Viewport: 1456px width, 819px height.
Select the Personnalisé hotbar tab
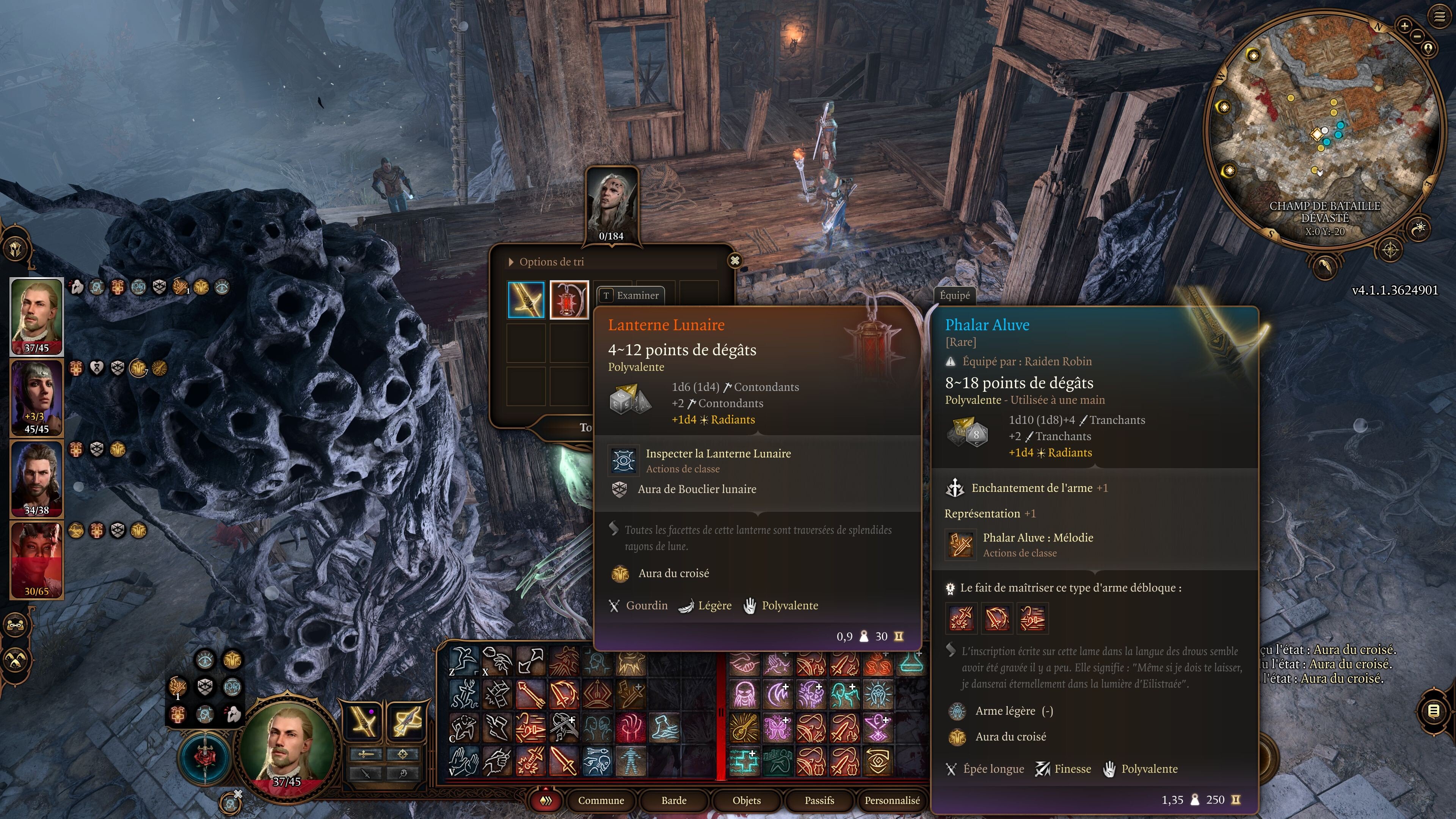click(891, 800)
